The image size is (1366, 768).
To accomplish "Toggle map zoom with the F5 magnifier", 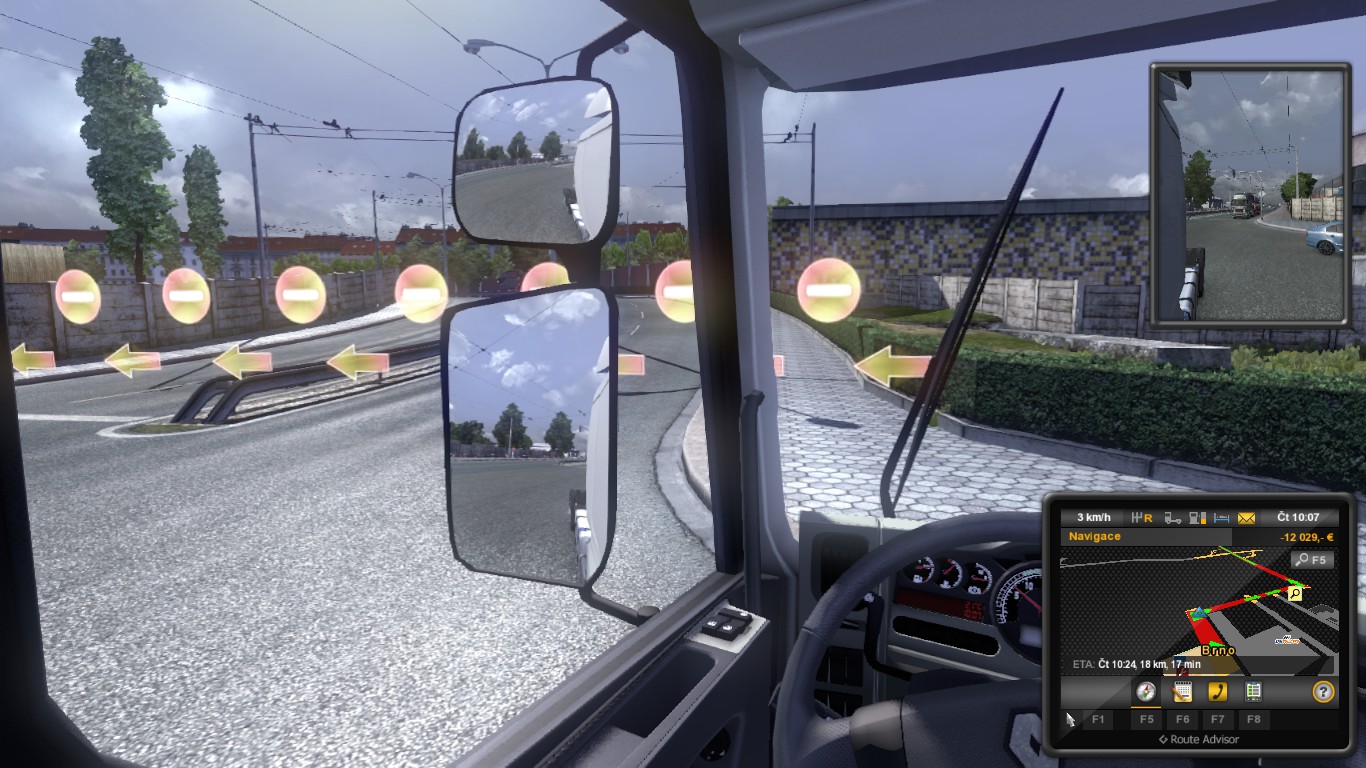I will pos(1312,559).
